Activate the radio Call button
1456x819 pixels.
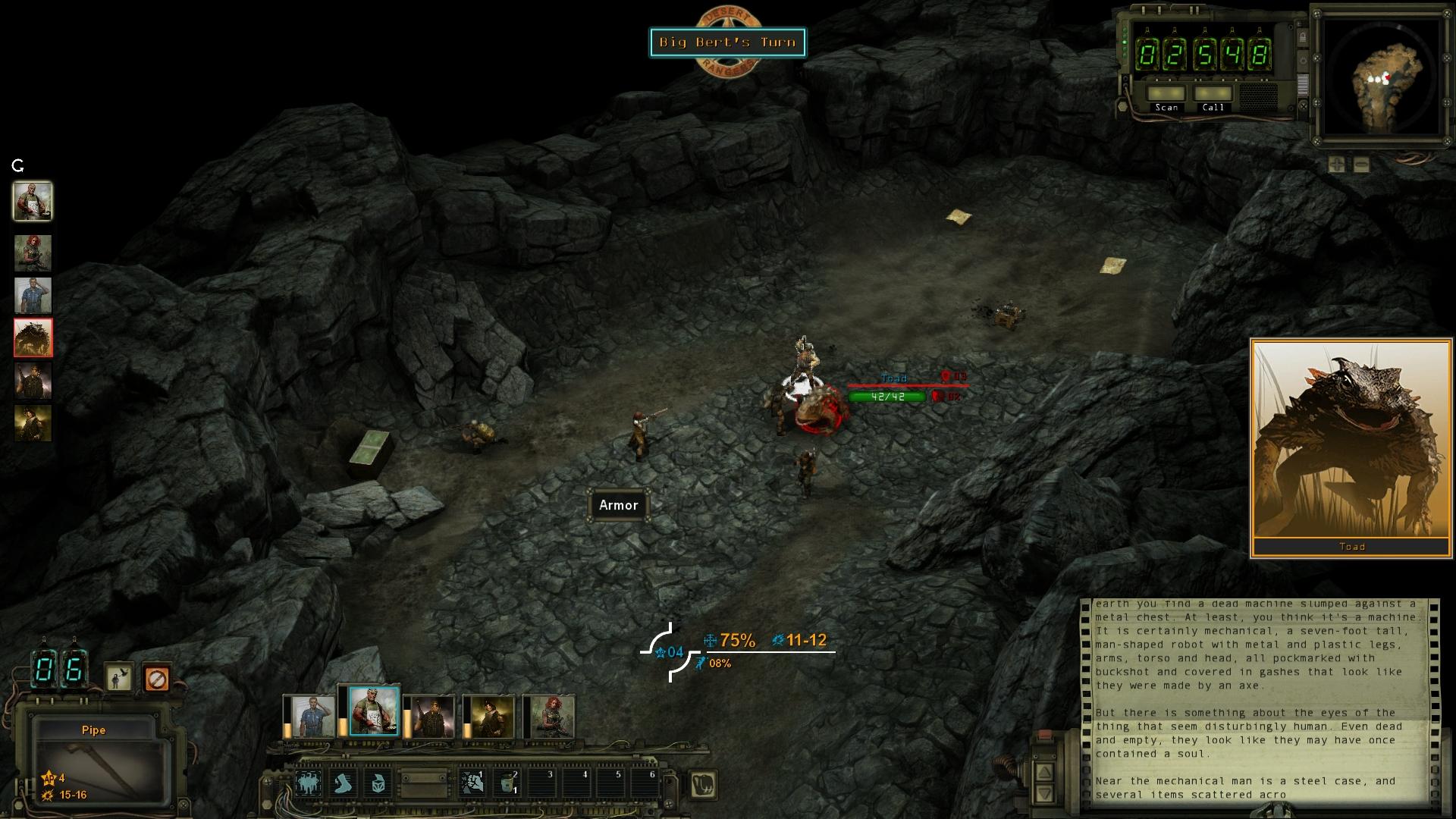(x=1213, y=95)
